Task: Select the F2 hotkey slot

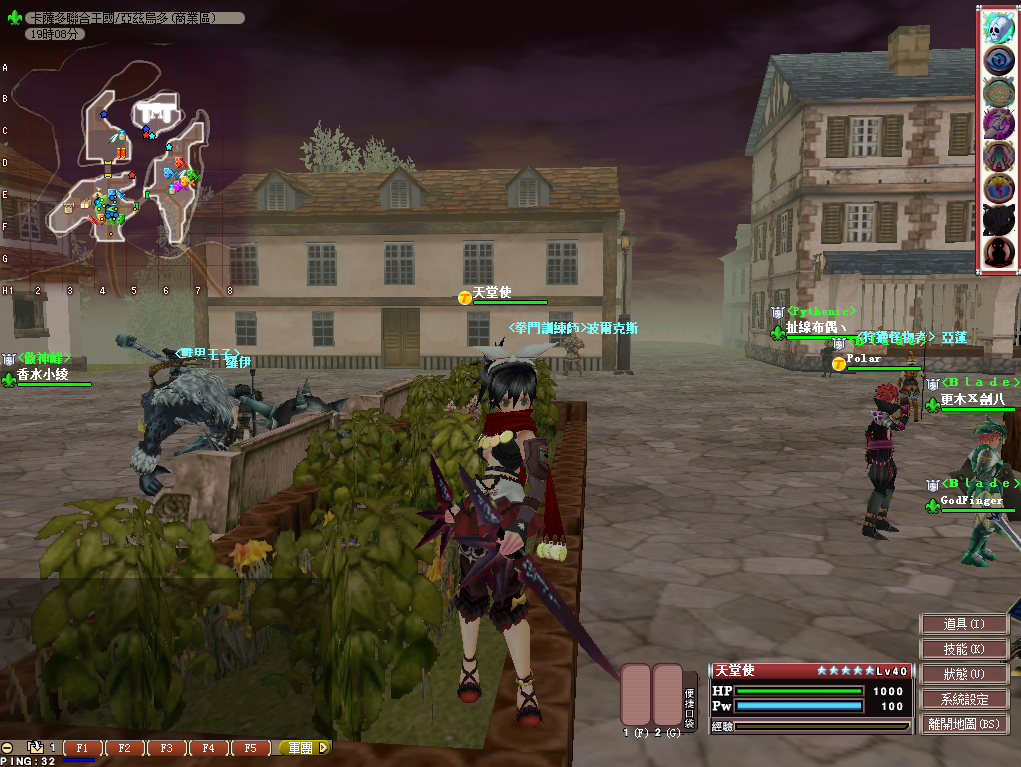Action: point(124,748)
